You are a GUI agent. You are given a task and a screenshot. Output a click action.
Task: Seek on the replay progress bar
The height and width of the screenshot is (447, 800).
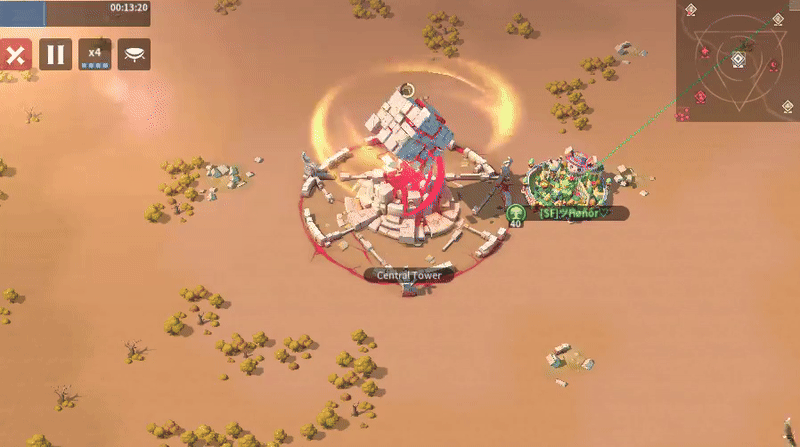coord(75,12)
